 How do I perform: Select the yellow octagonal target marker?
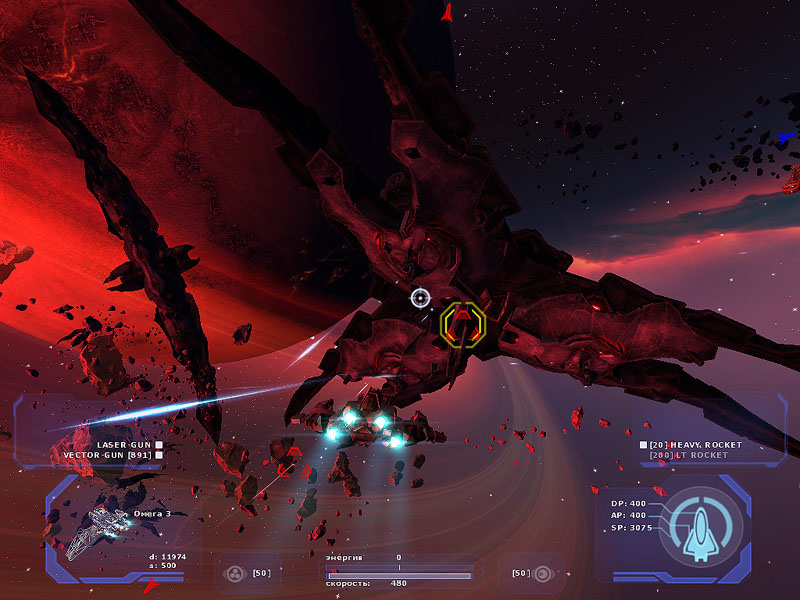462,323
